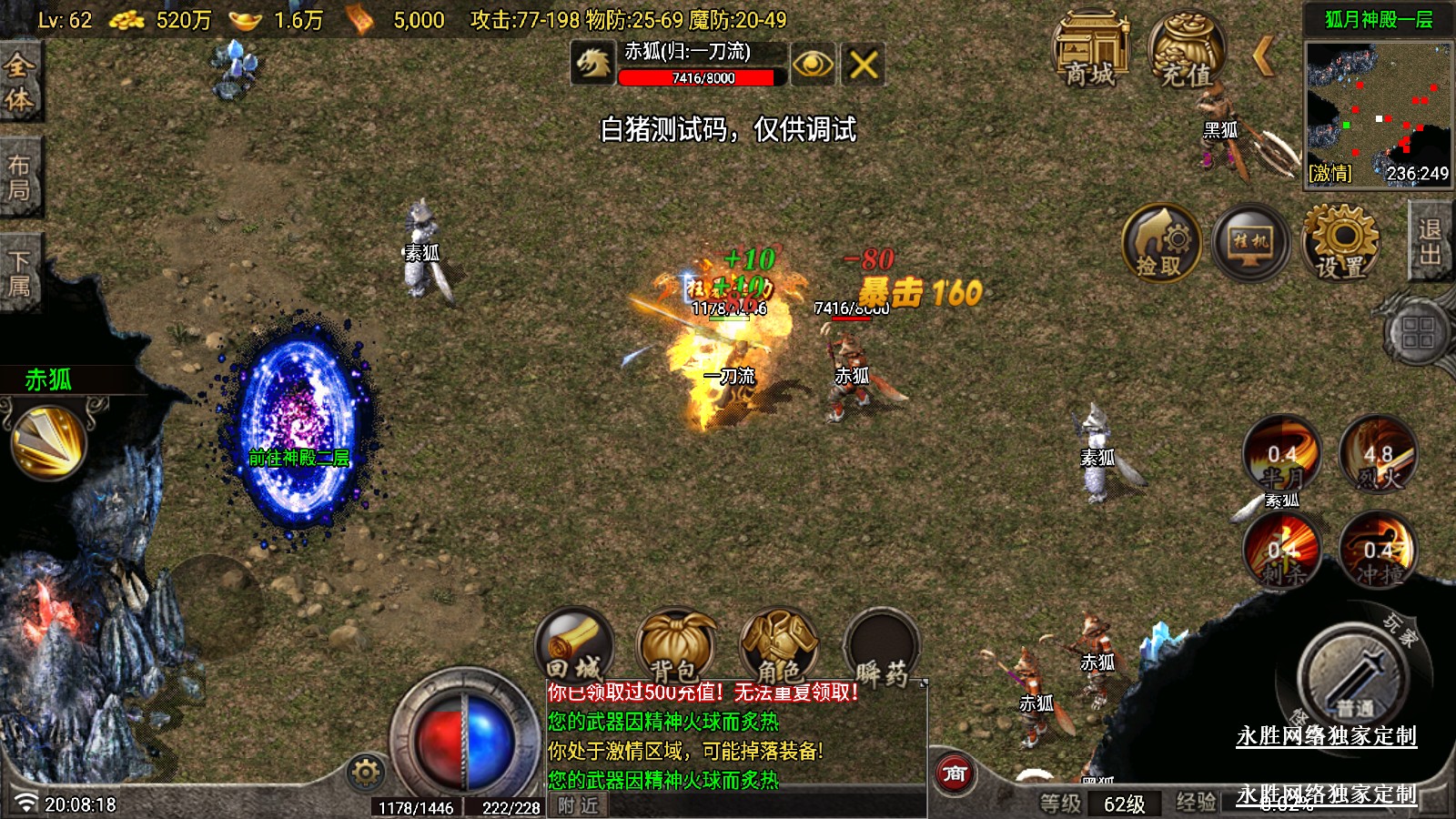Close the 赤狐 target panel
Image resolution: width=1456 pixels, height=819 pixels.
[863, 65]
